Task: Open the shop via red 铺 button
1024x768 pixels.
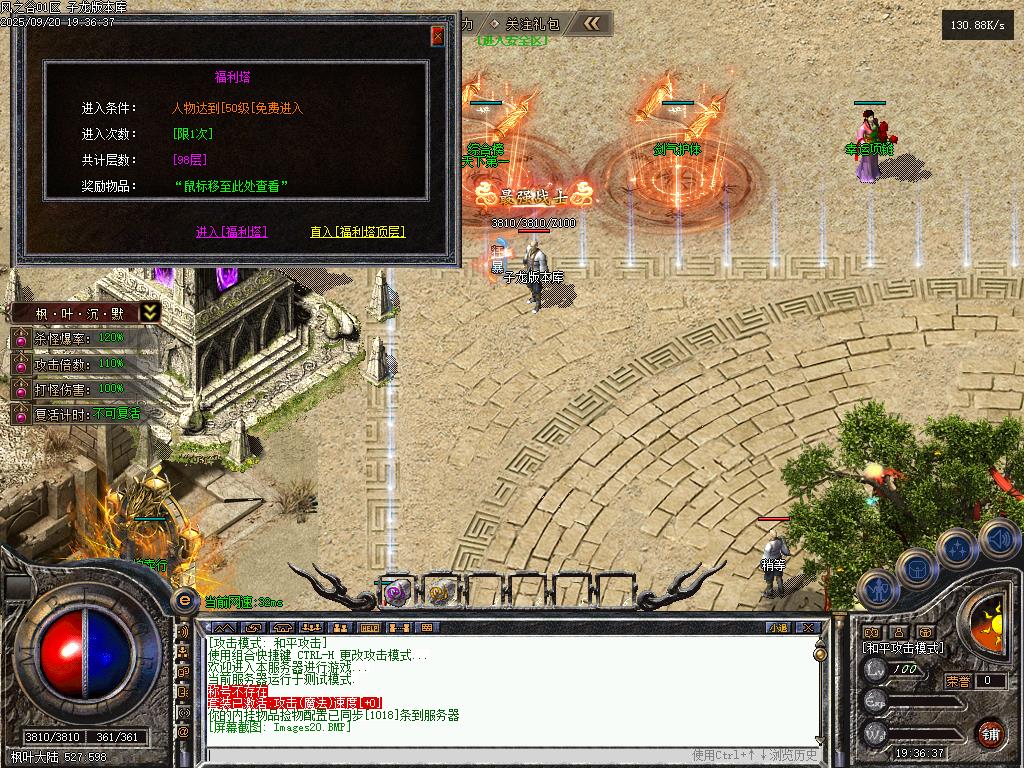Action: pos(991,732)
